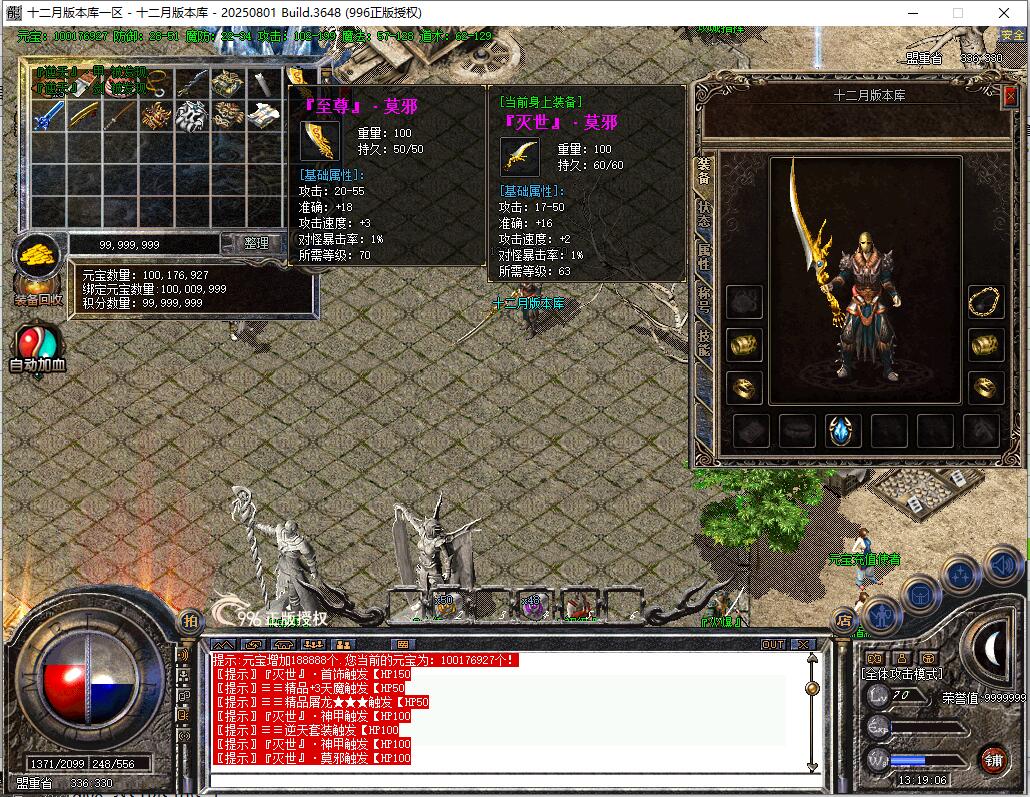The height and width of the screenshot is (797, 1030).
Task: Select the equipped blue gem slot
Action: click(x=843, y=431)
